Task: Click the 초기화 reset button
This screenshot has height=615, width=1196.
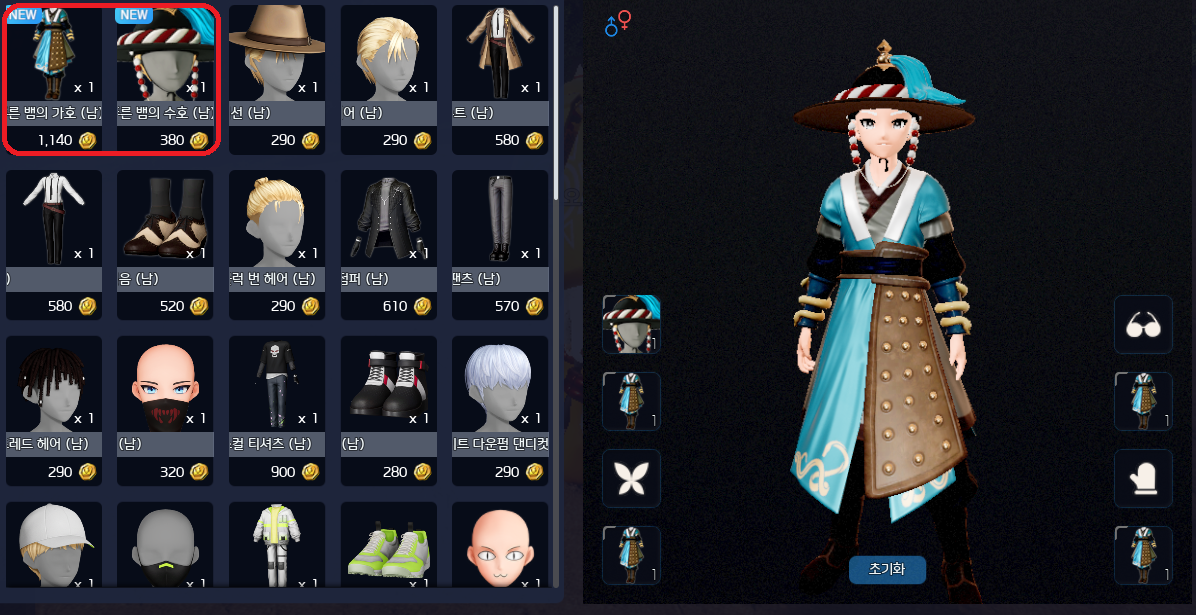Action: [x=887, y=570]
